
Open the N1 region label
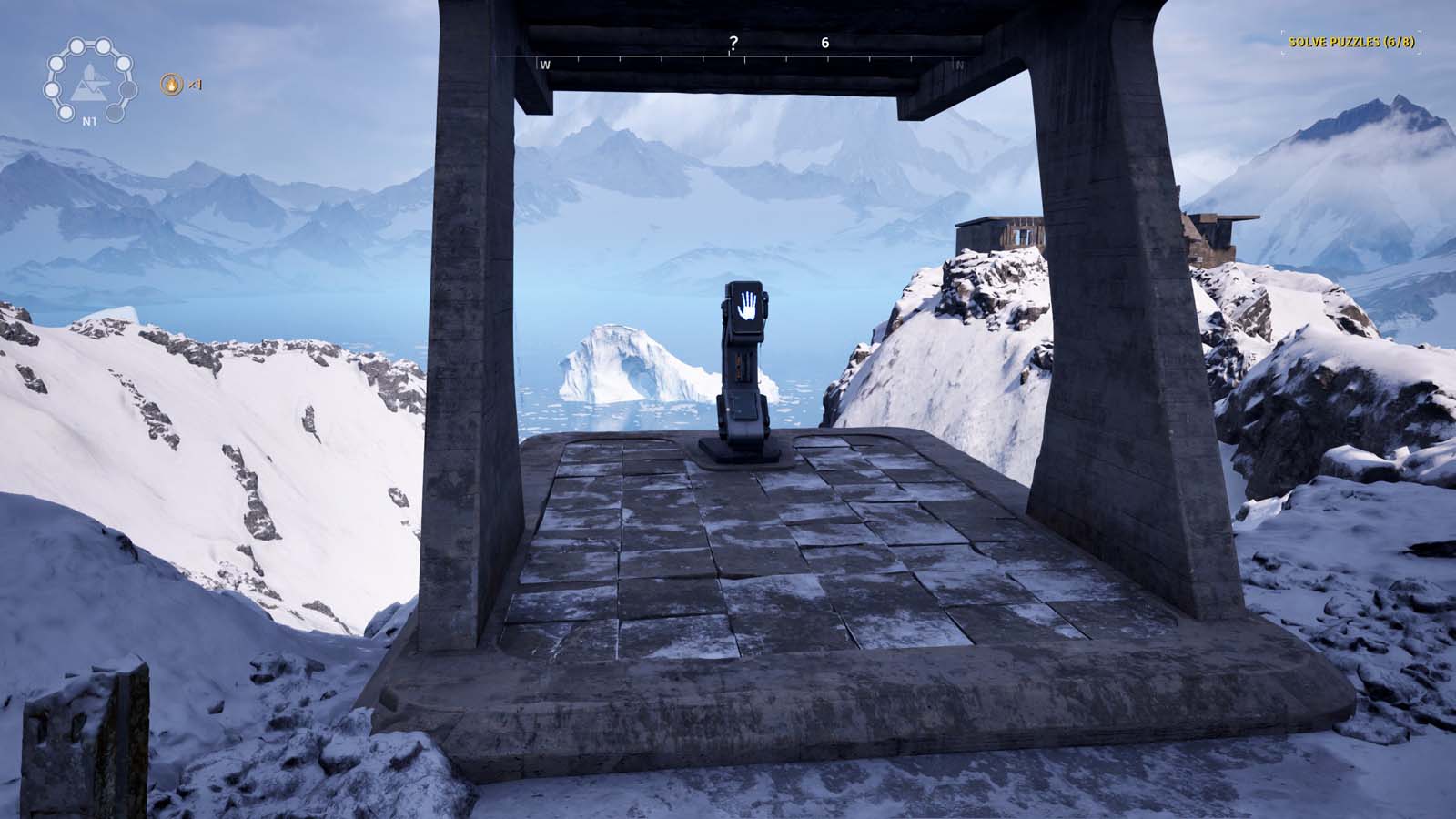[89, 121]
